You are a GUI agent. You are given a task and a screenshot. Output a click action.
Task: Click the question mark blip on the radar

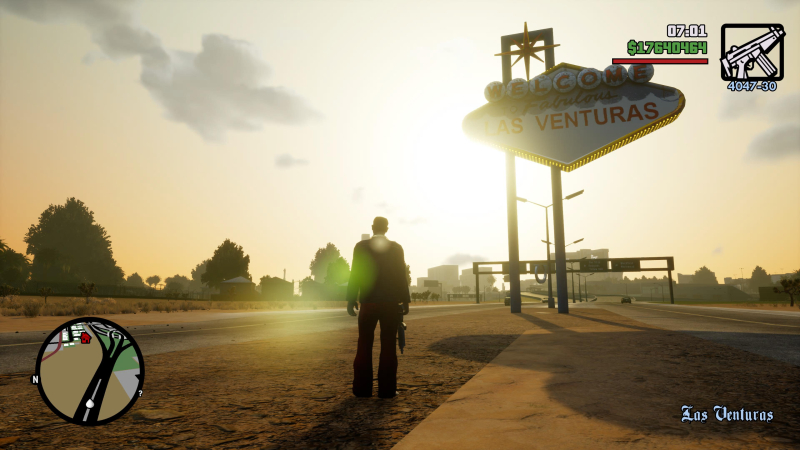[x=139, y=393]
